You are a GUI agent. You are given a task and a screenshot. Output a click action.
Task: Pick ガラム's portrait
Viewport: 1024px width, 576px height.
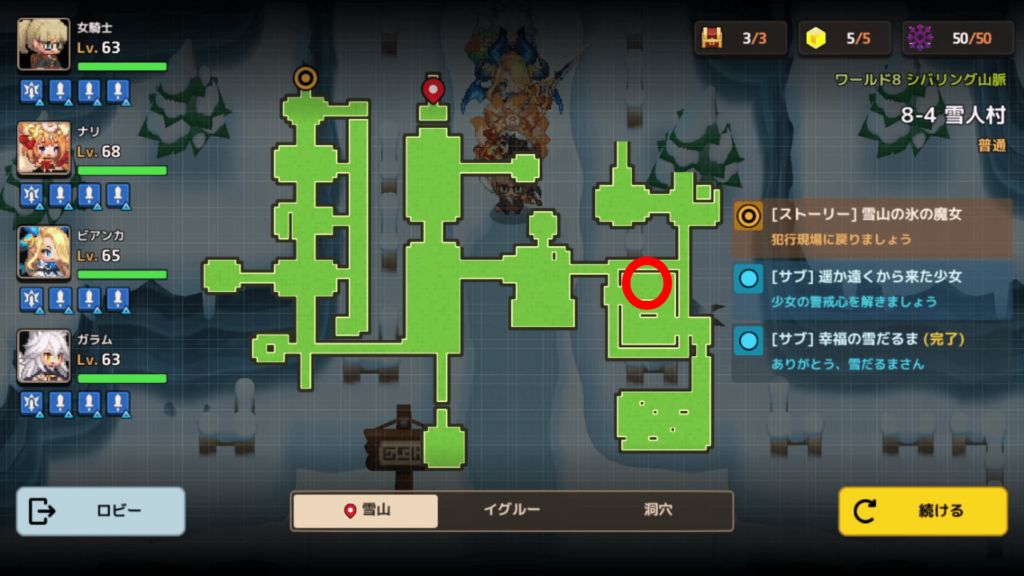44,356
